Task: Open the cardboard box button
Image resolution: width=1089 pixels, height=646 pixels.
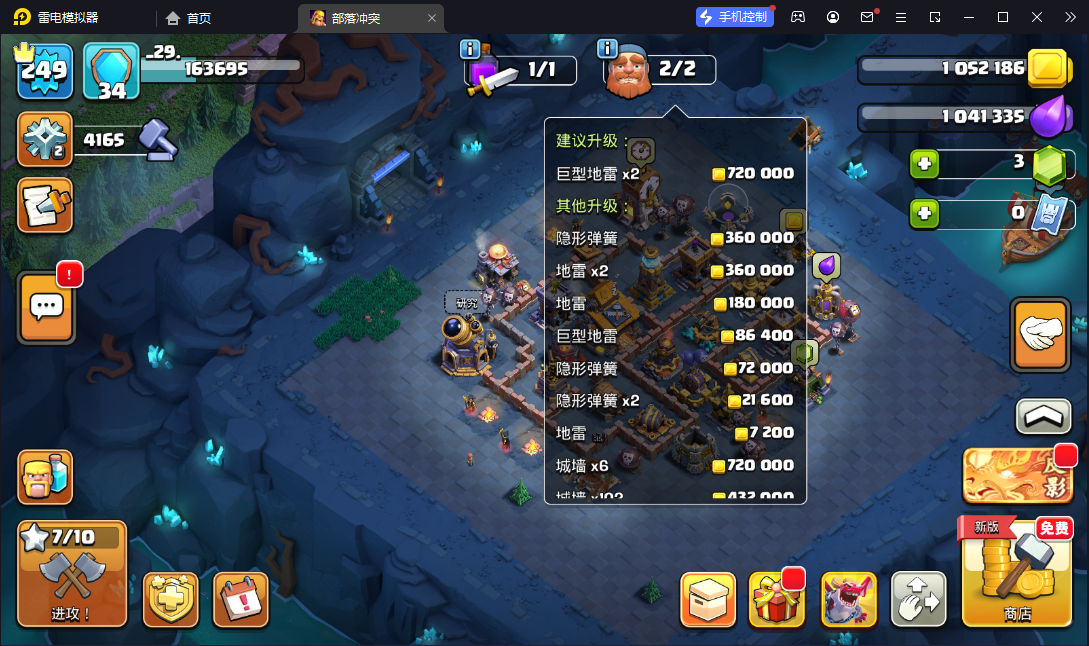Action: [708, 600]
